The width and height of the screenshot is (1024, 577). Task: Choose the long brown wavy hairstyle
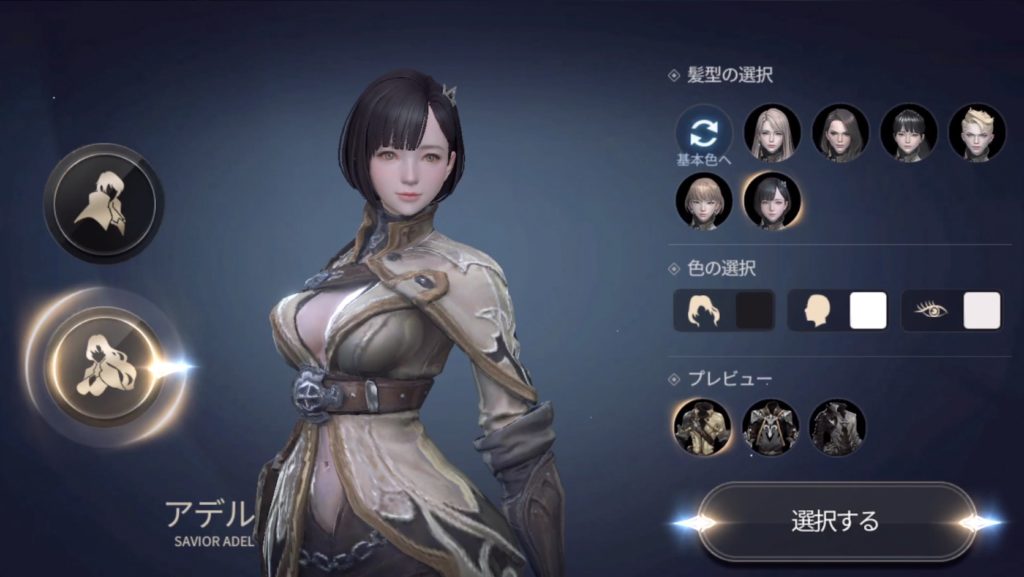[840, 133]
